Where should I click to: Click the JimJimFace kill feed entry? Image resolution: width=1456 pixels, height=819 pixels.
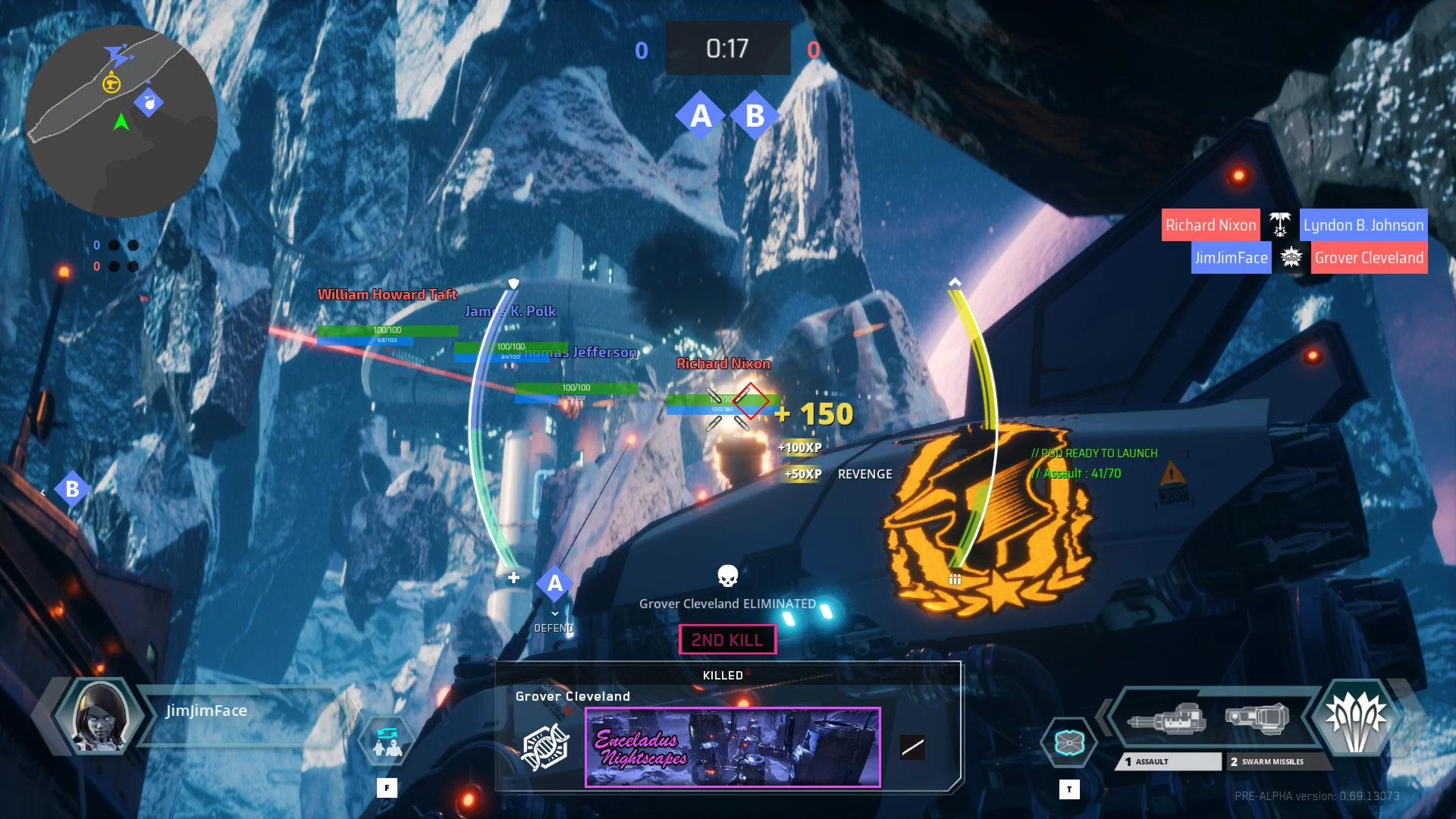point(1231,258)
